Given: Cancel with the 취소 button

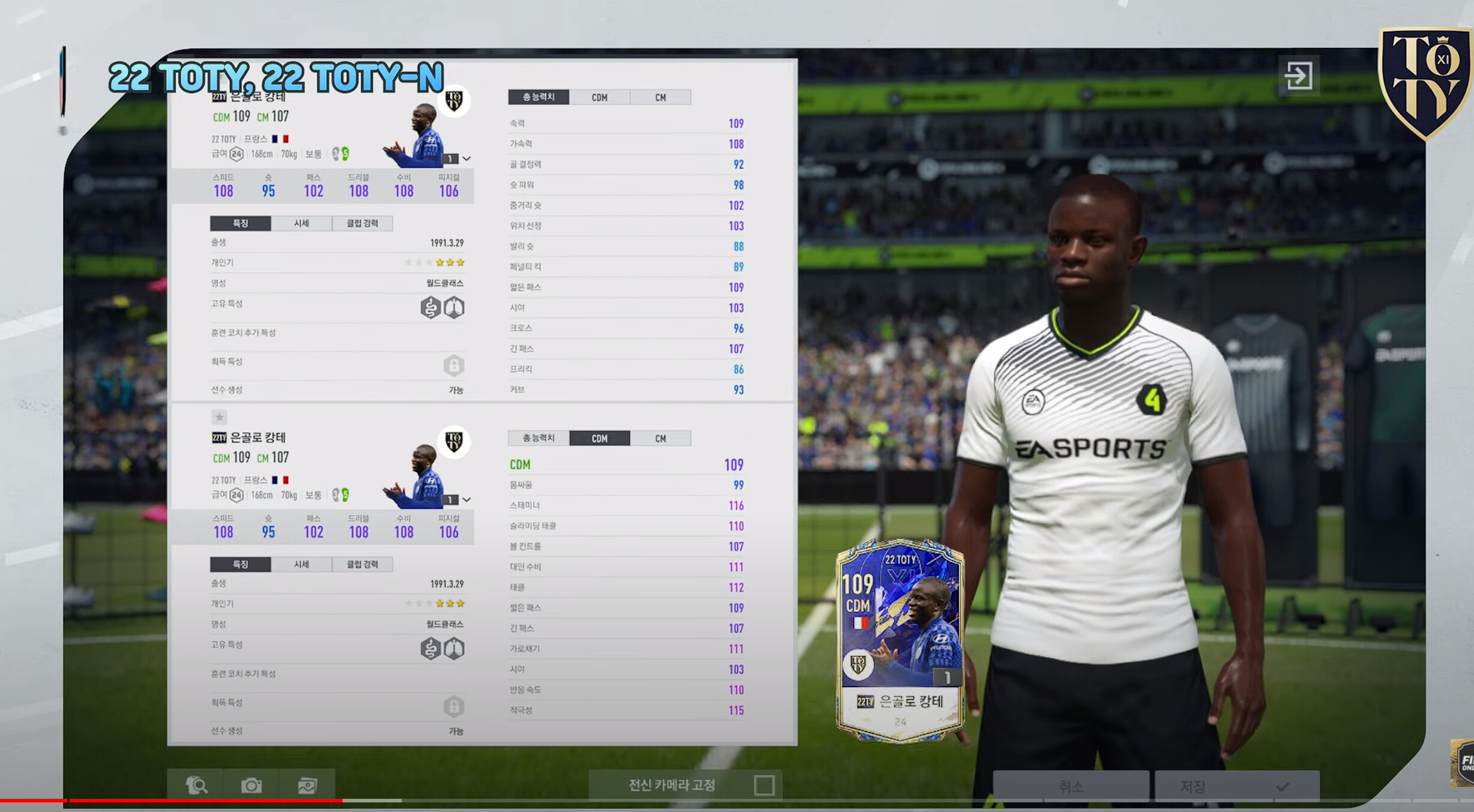Looking at the screenshot, I should [x=1071, y=786].
